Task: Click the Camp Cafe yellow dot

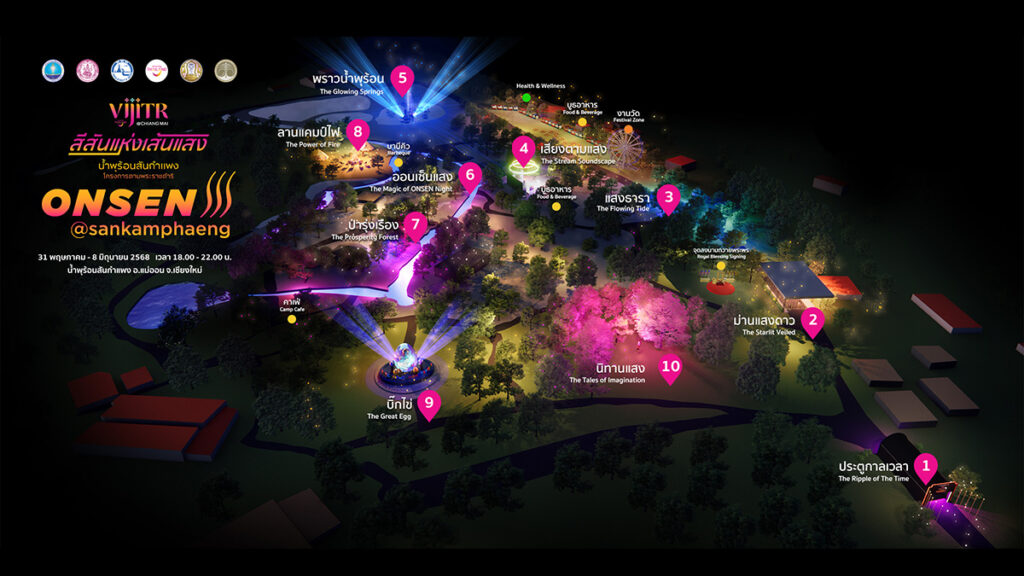Action: 292,320
